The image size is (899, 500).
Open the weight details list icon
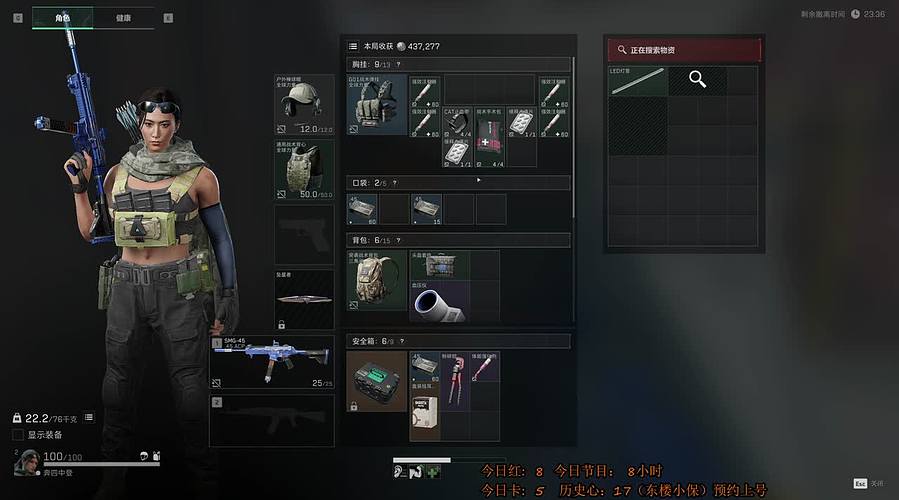88,417
